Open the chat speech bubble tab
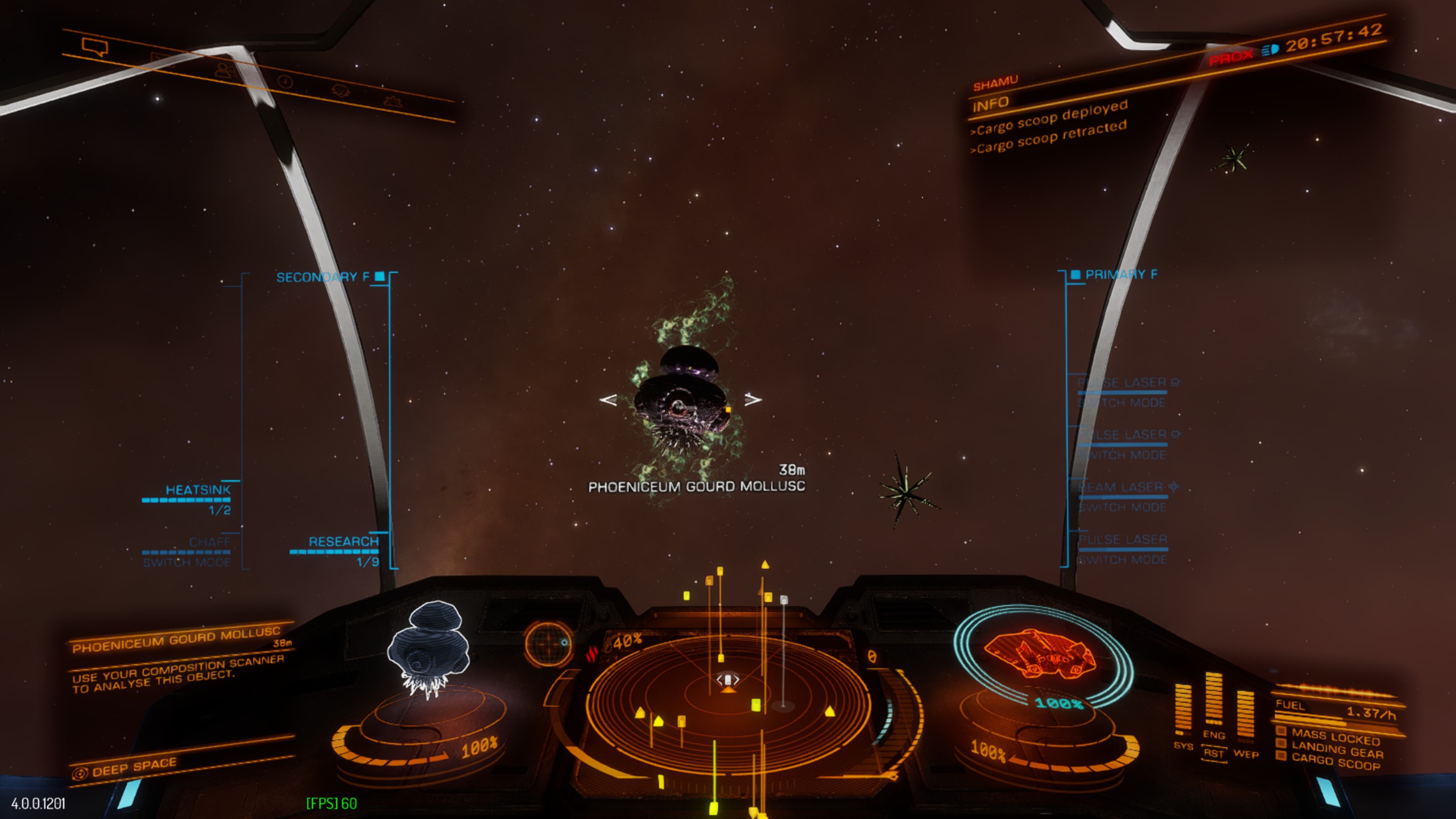Screen dimensions: 1456x819 (94, 46)
